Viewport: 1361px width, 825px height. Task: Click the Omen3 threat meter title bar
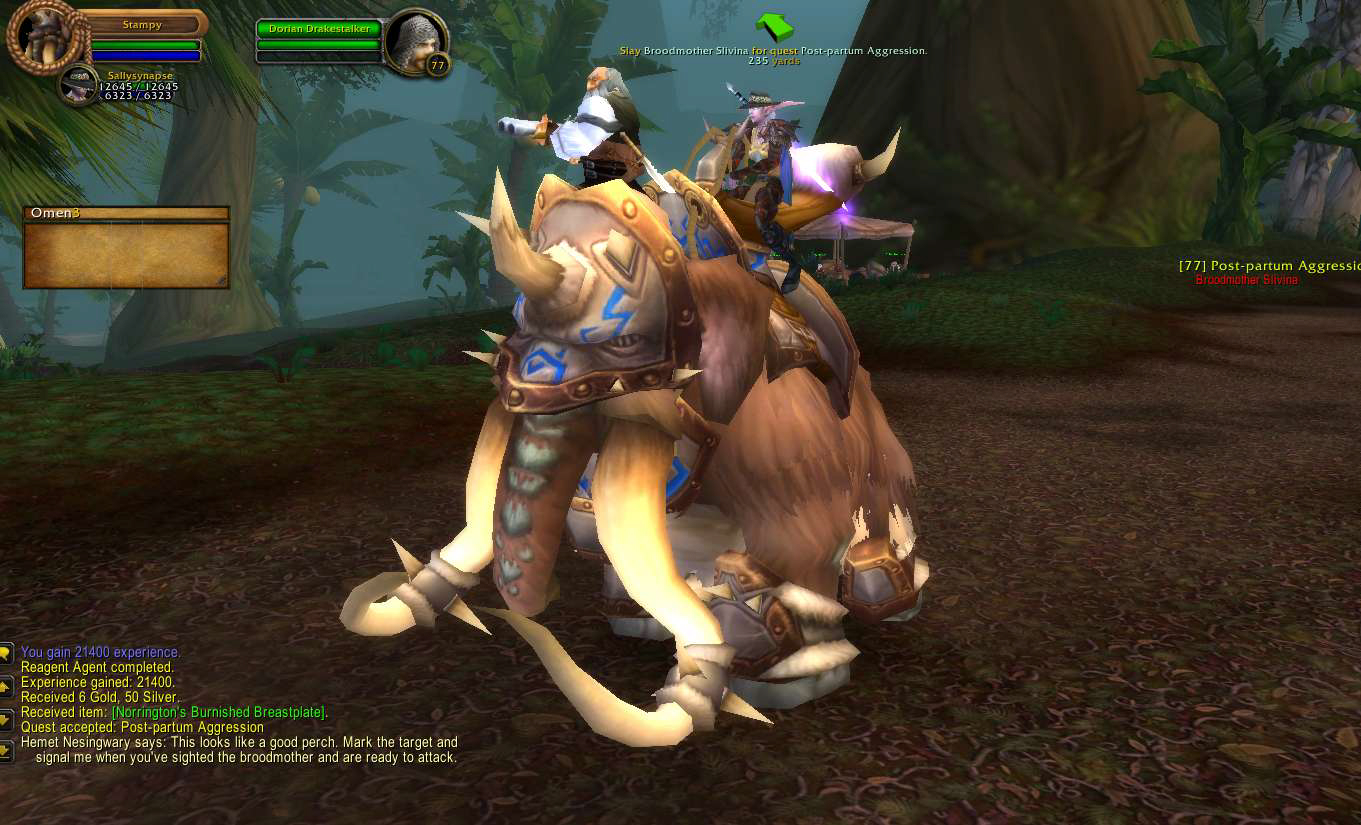pos(126,213)
